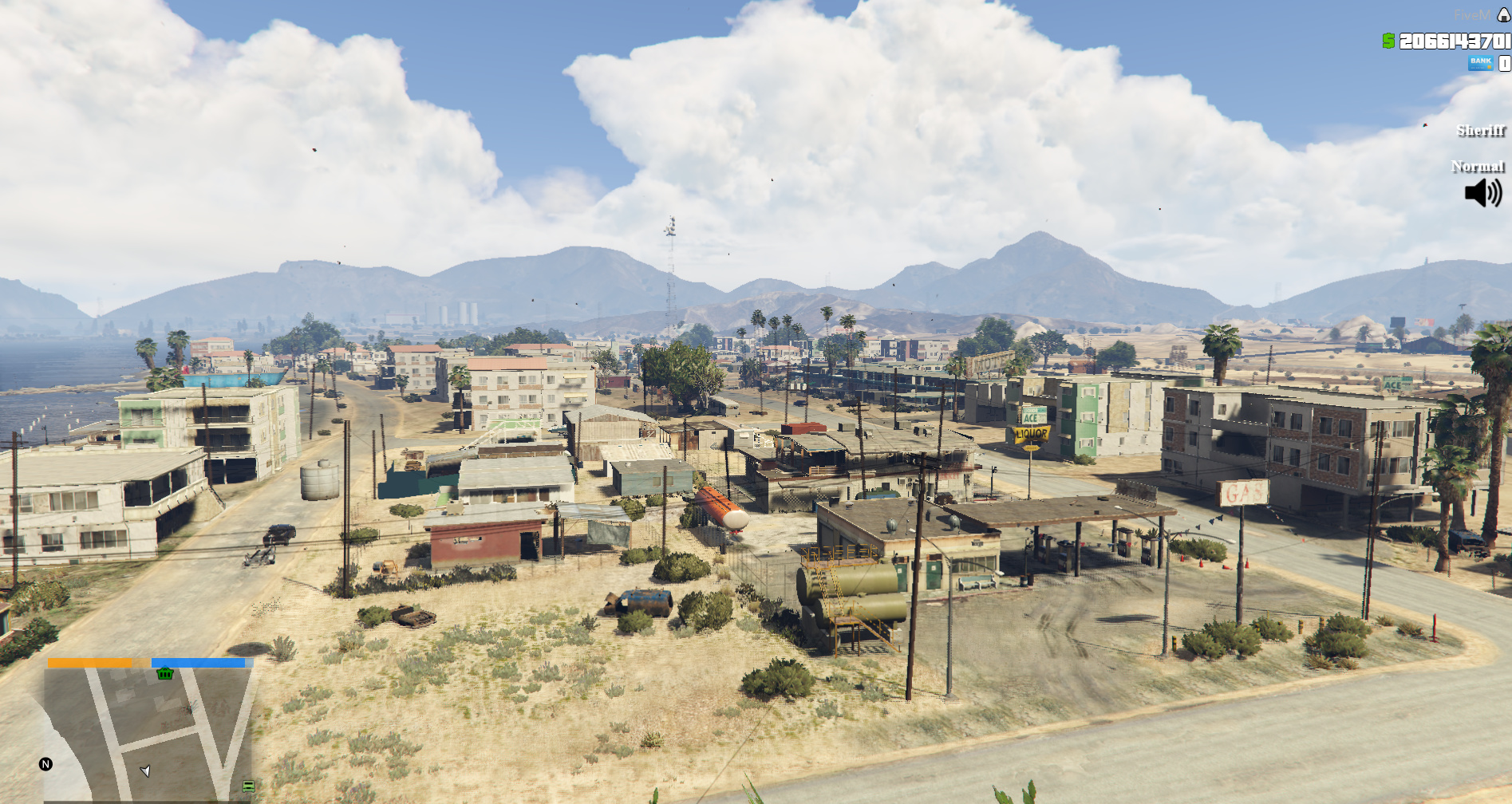Screen dimensions: 1512x804
Task: Select the white player arrow on the minimap
Action: point(146,770)
